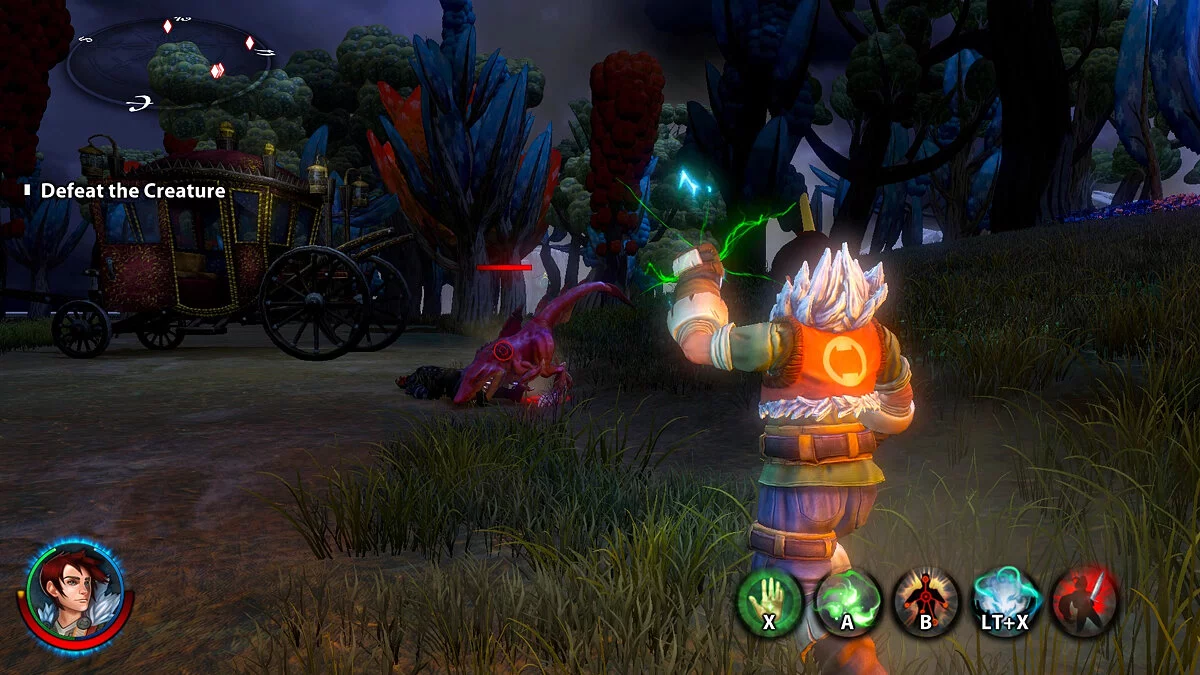The height and width of the screenshot is (675, 1200).
Task: Cast the blue-white spirit cloud ability
Action: click(x=1006, y=600)
